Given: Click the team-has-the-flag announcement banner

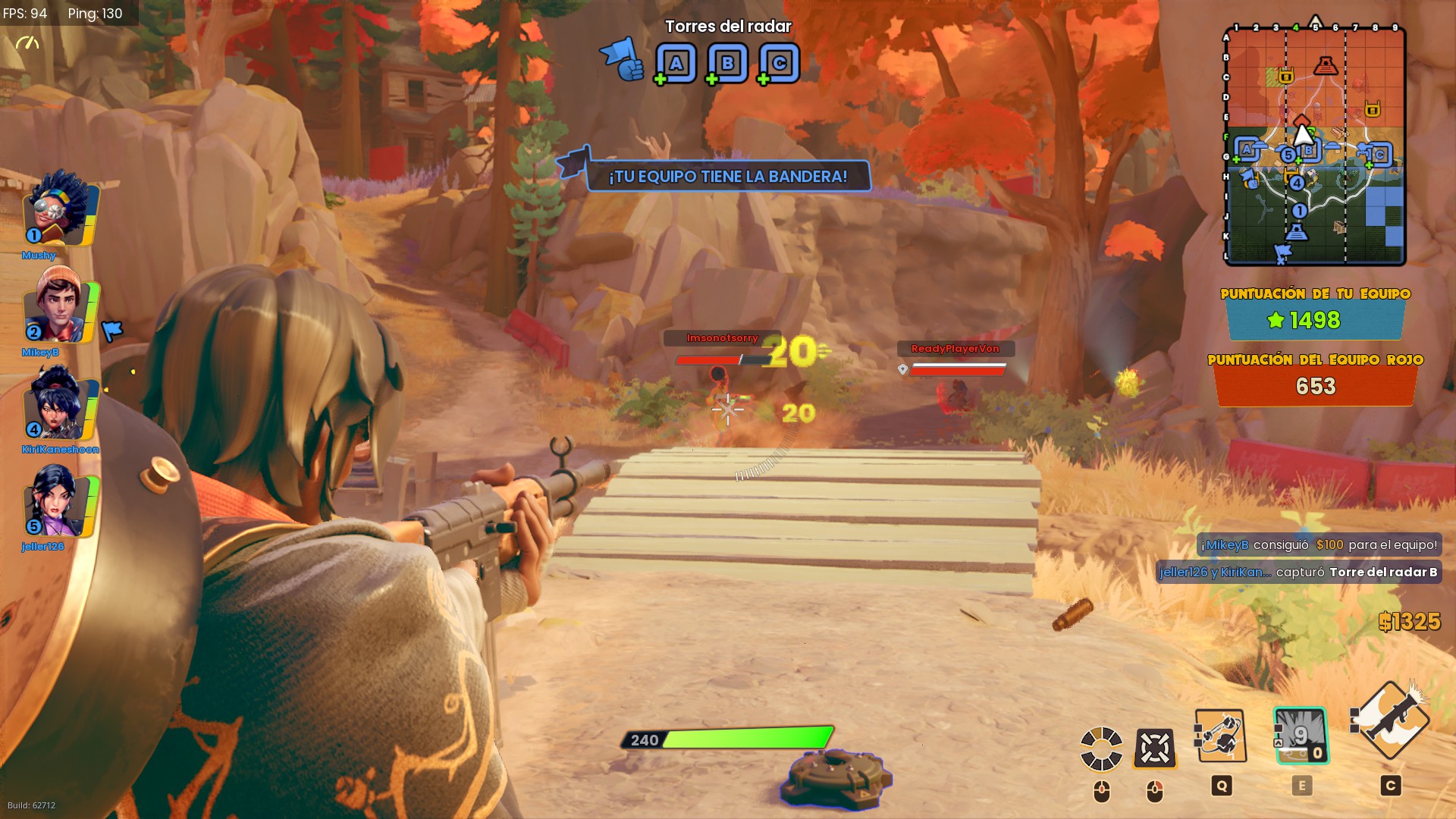Looking at the screenshot, I should [727, 177].
